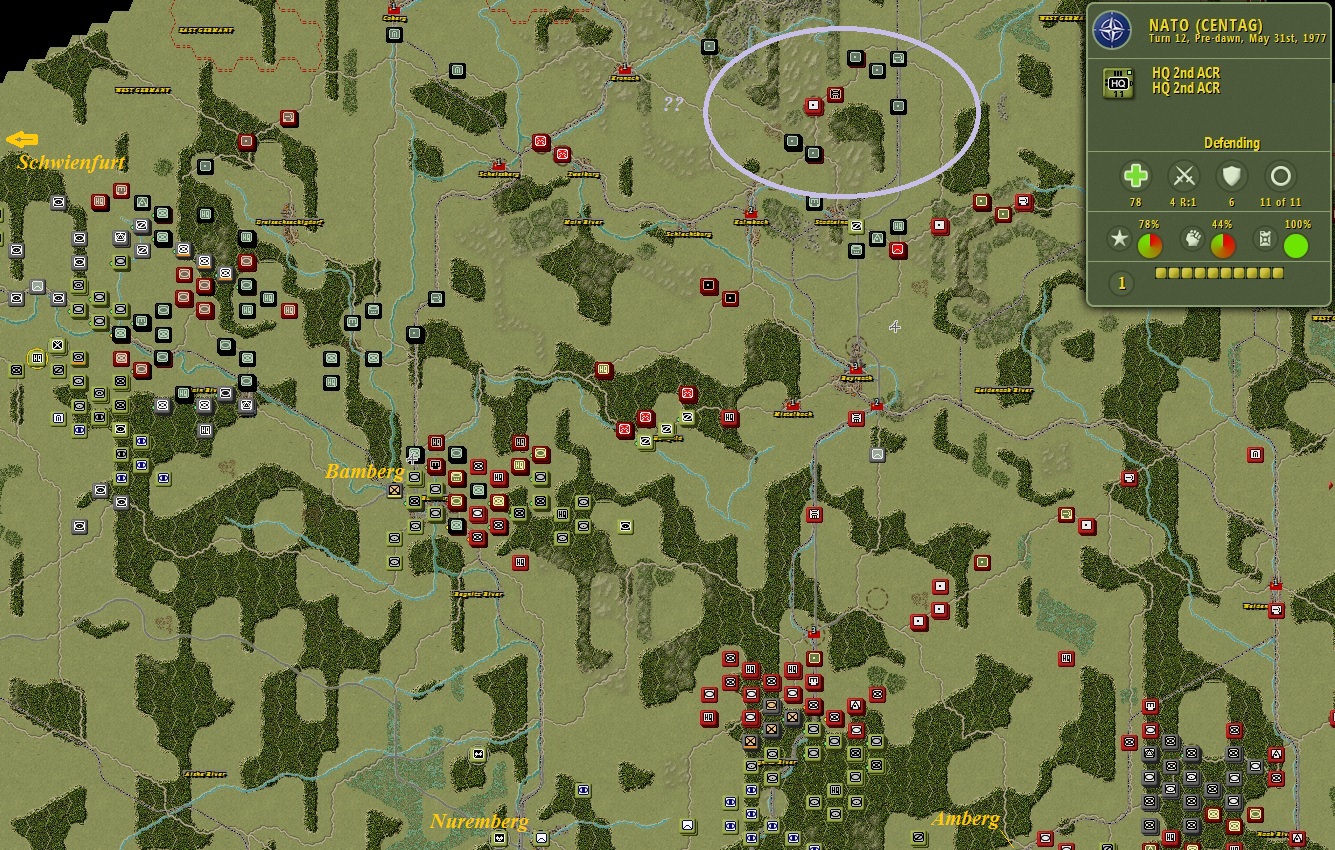Click the crossed swords attack icon

(1184, 177)
